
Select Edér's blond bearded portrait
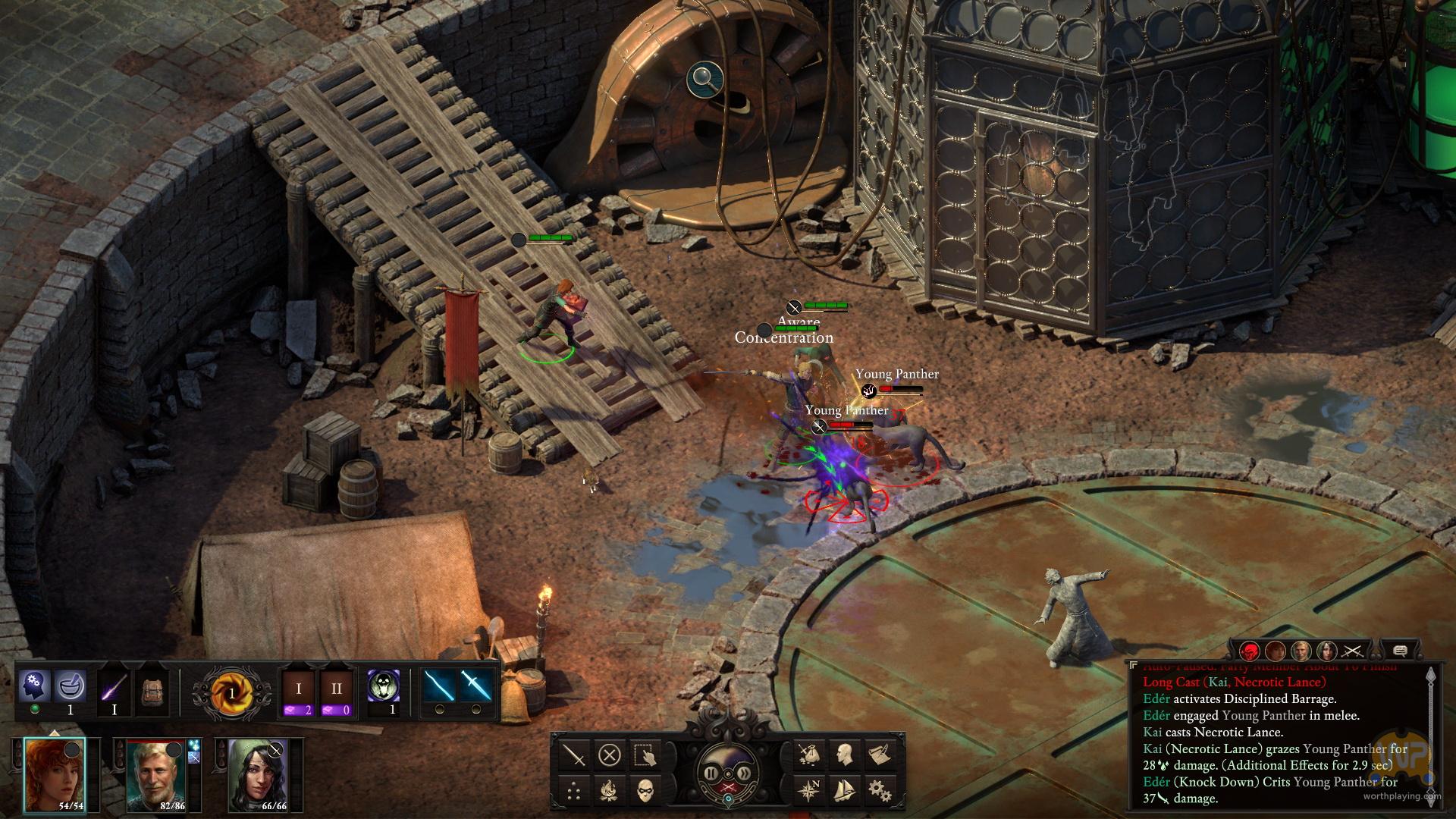(156, 773)
